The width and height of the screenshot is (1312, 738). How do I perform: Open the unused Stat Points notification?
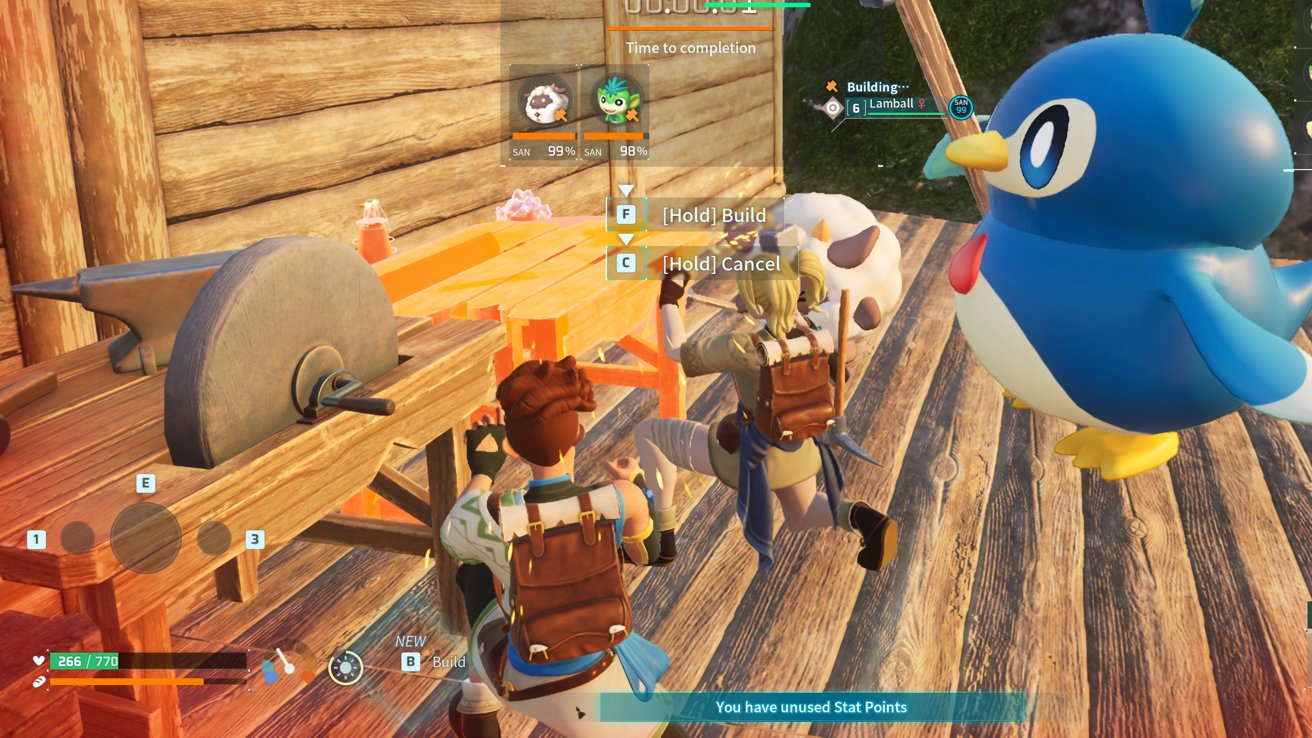pyautogui.click(x=811, y=707)
